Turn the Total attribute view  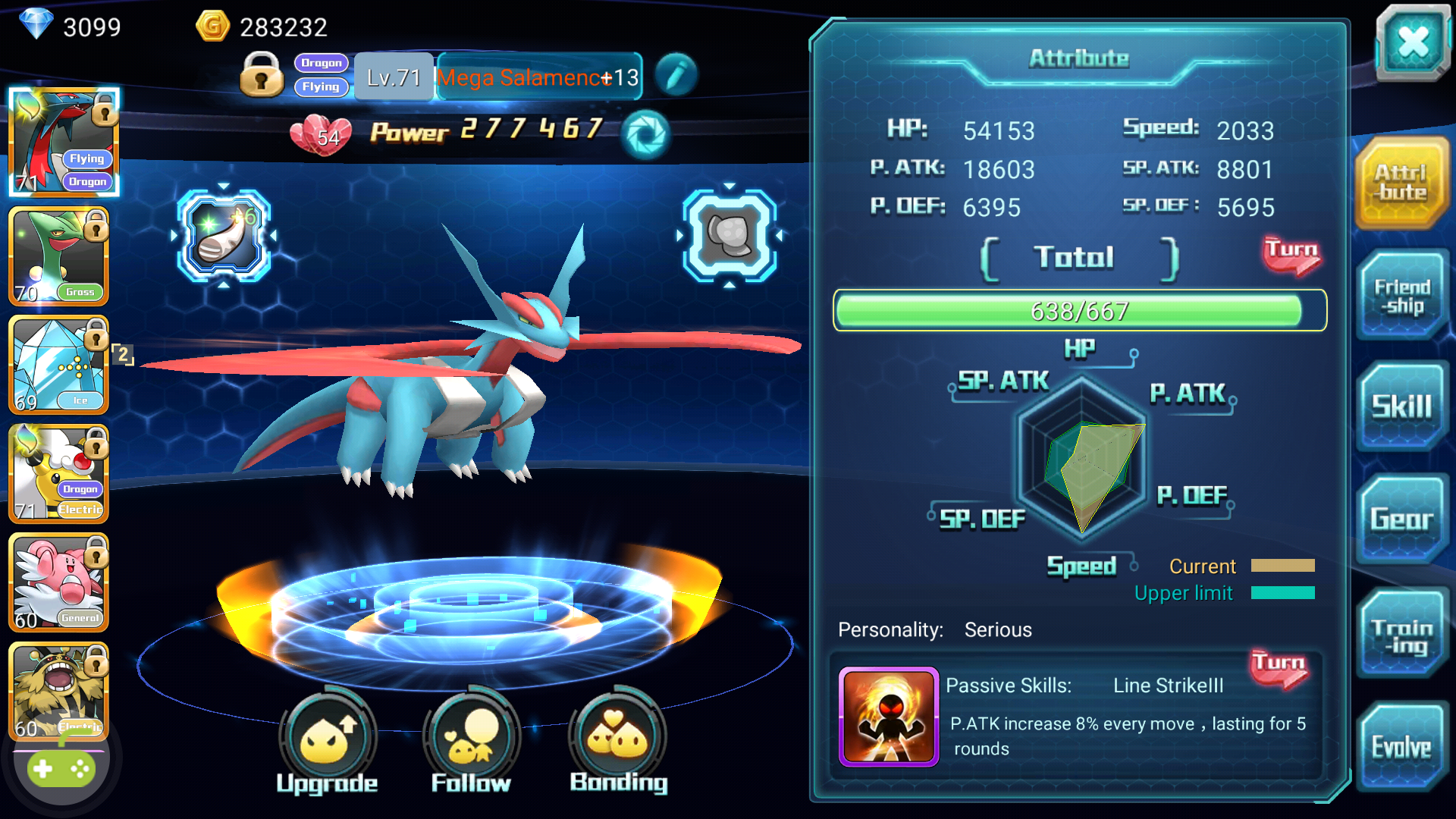point(1291,255)
